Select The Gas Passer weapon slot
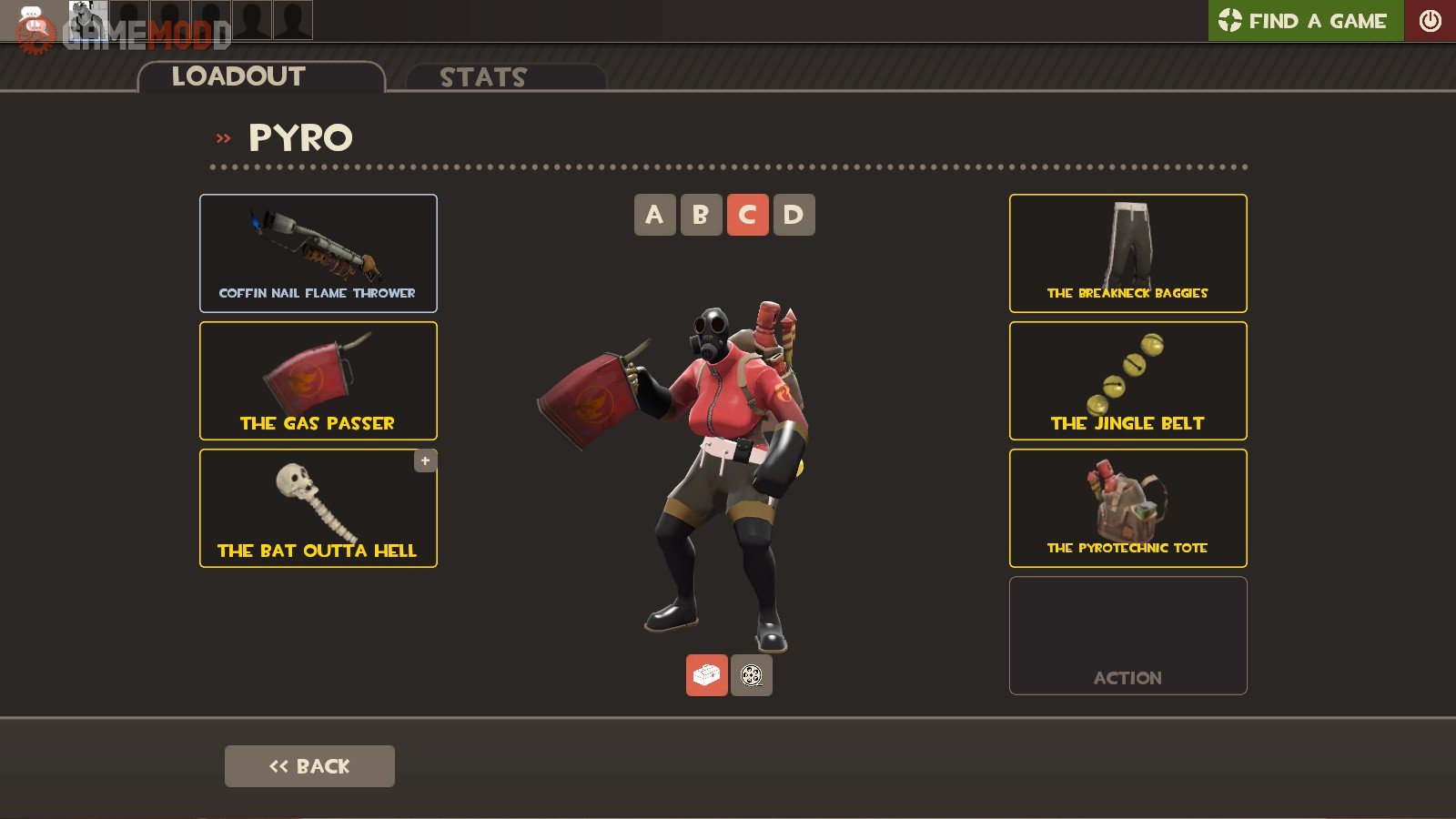 318,380
